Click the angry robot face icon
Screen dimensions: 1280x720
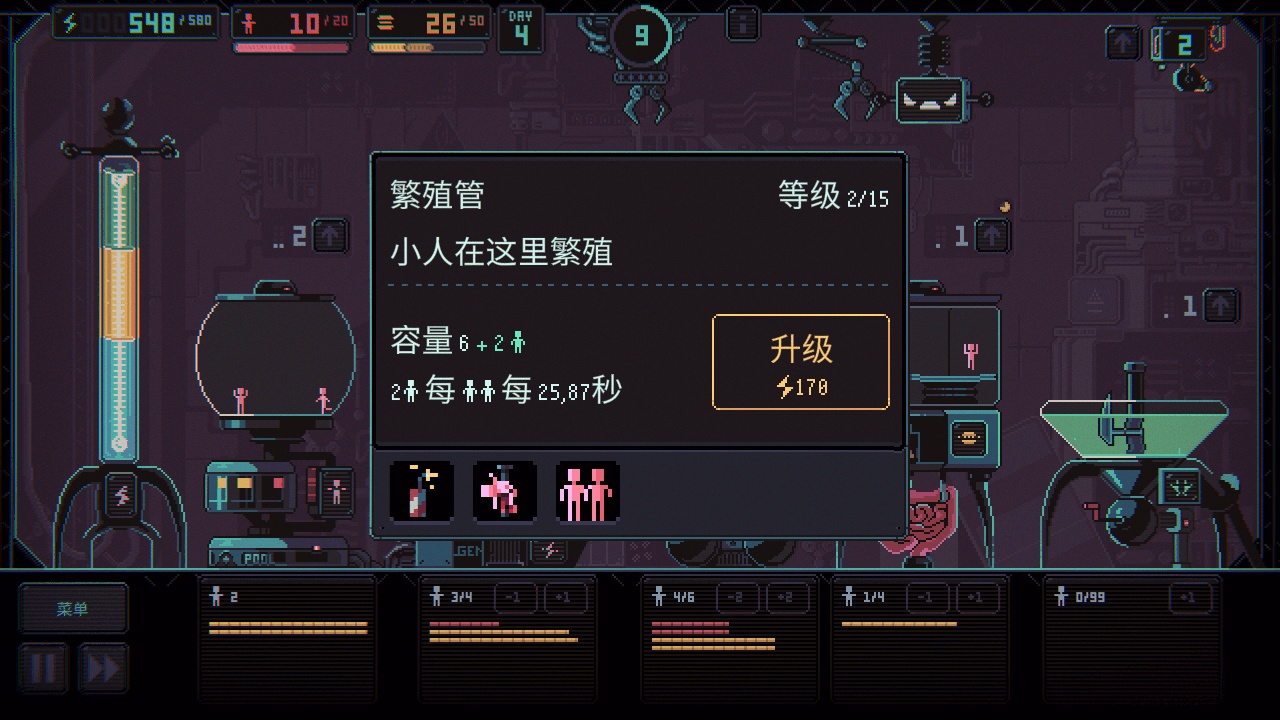click(x=931, y=101)
